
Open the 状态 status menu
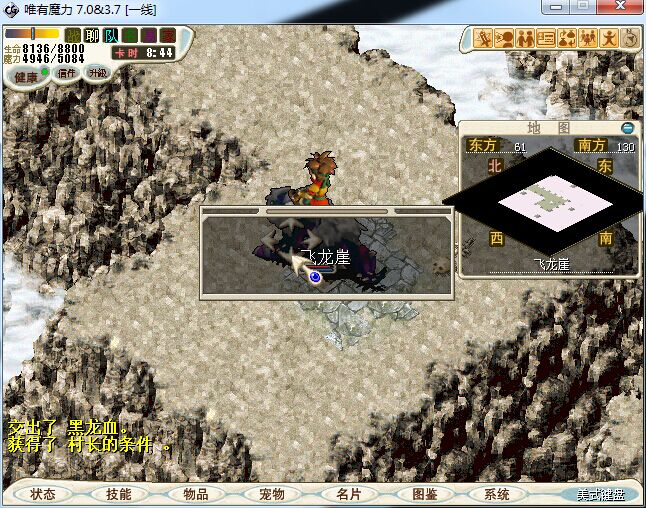click(x=43, y=494)
